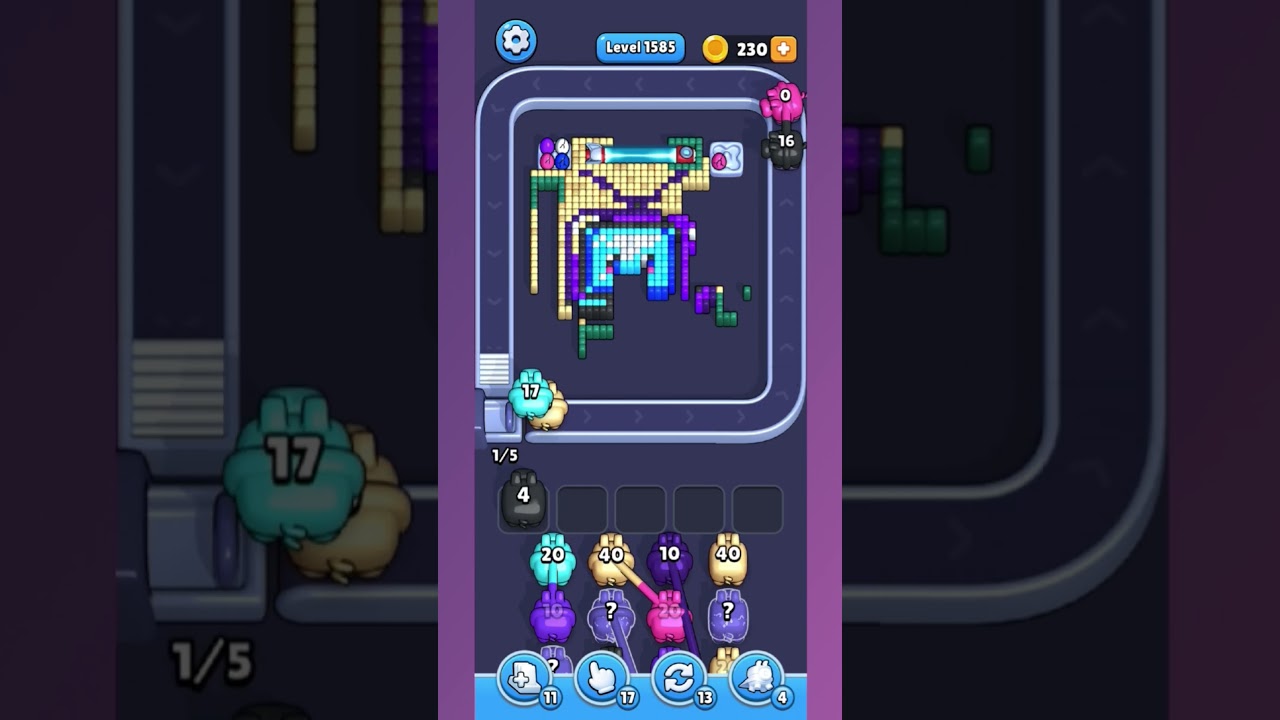Select the tan piece labeled 40 on the right
Screen dimensions: 1280x720
(x=727, y=560)
